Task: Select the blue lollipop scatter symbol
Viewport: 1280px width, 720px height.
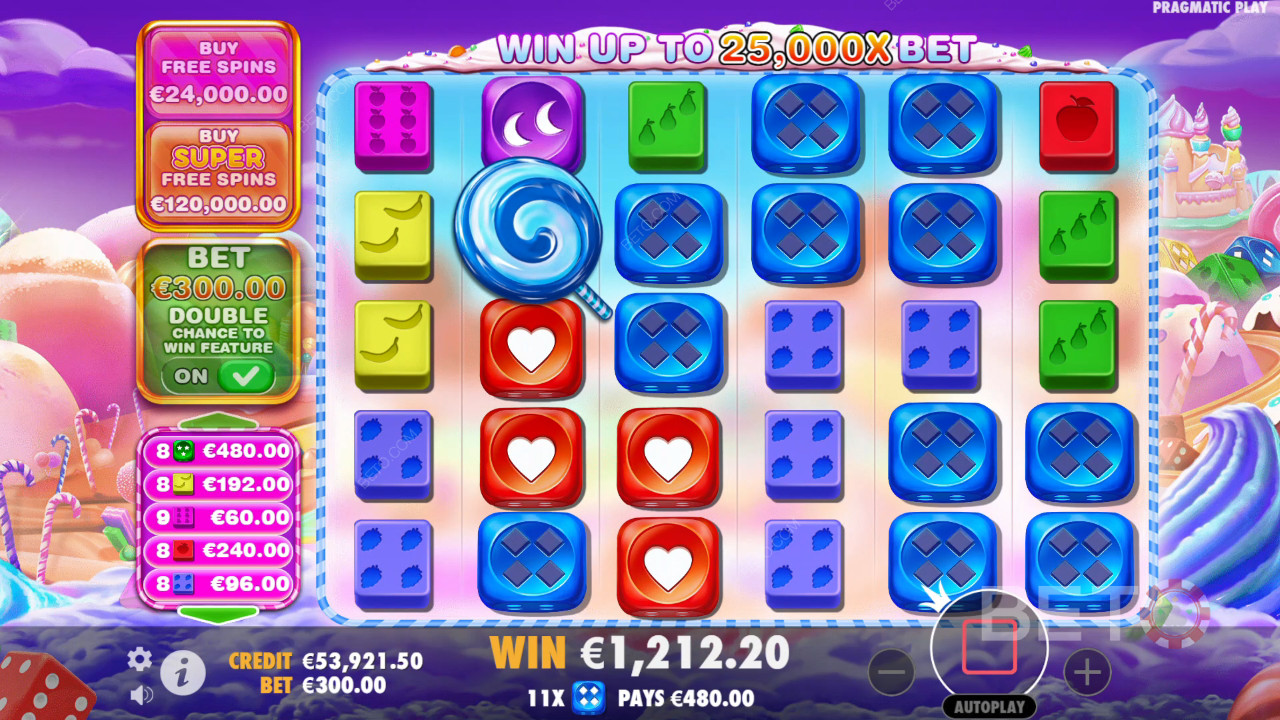Action: 527,232
